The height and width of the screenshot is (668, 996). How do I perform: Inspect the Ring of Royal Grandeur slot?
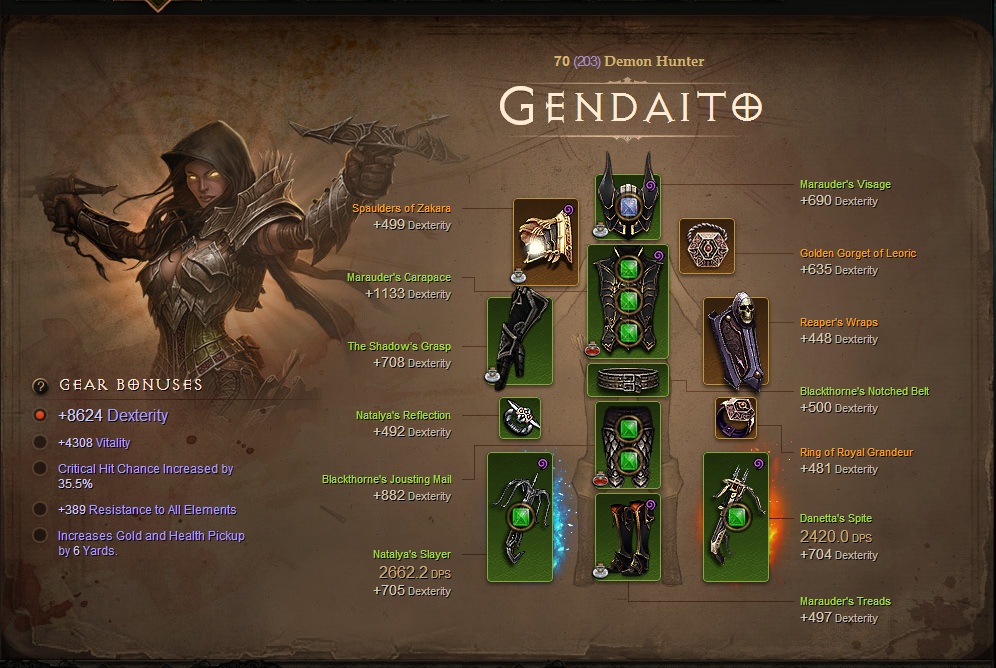point(735,418)
